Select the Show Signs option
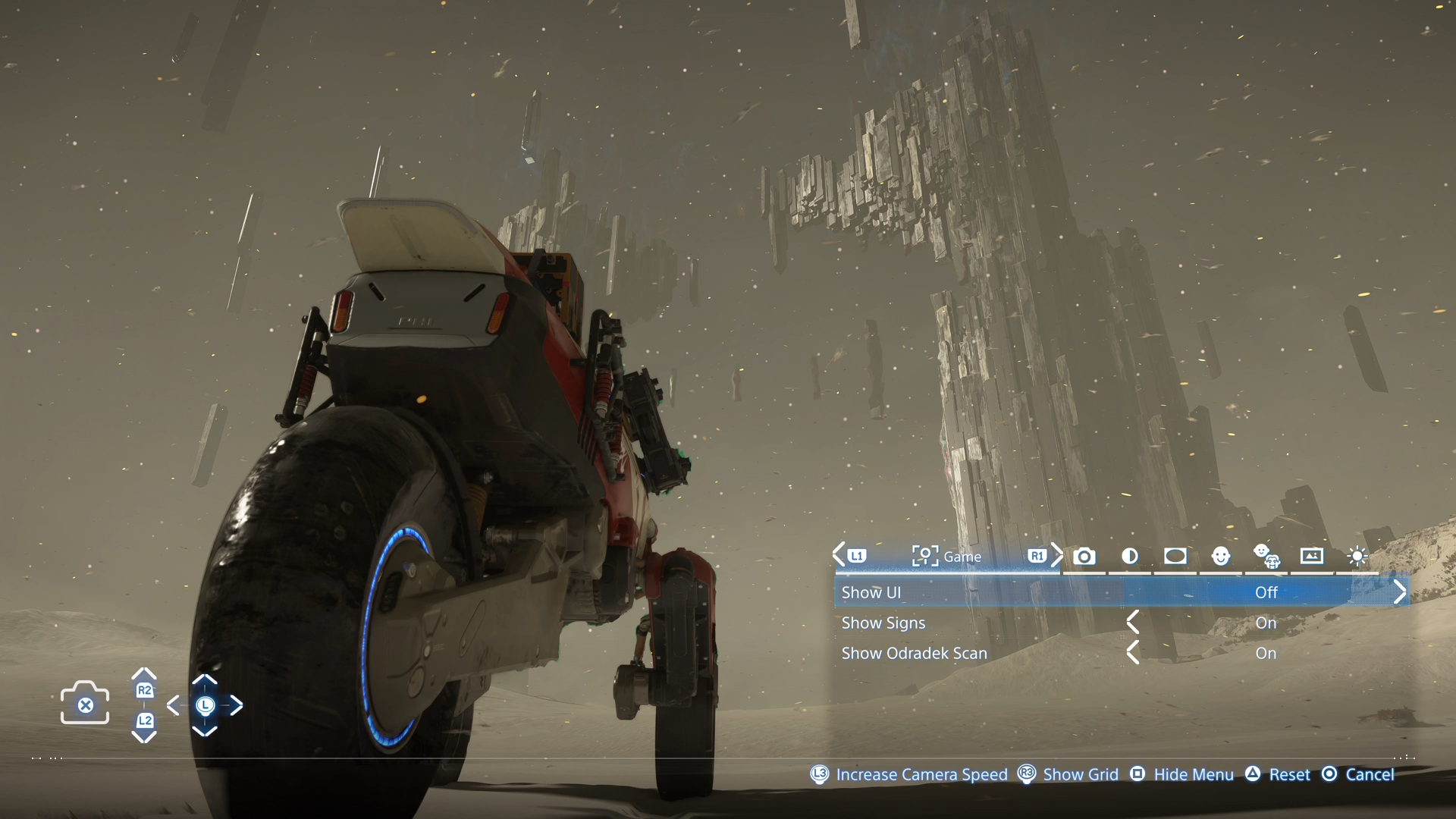 884,623
